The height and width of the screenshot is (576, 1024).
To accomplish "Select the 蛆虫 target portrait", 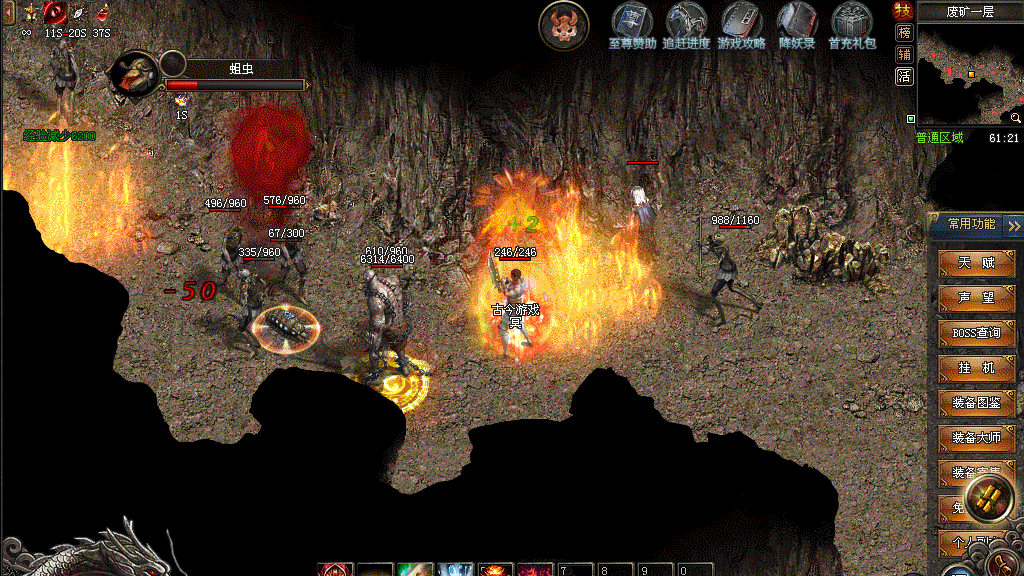I will click(134, 75).
